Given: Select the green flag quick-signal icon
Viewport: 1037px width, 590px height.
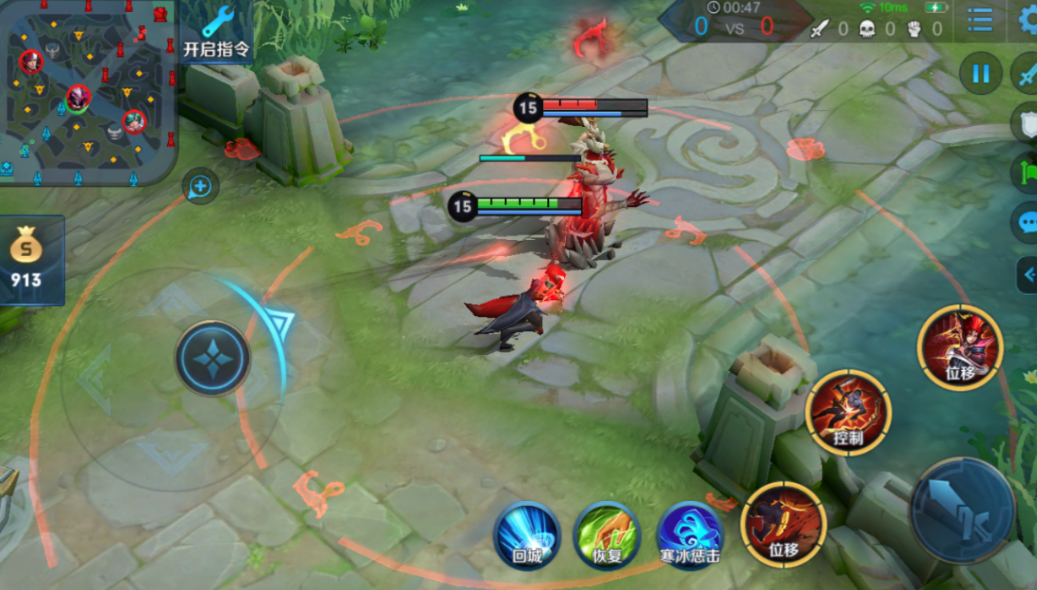Looking at the screenshot, I should tap(1026, 171).
